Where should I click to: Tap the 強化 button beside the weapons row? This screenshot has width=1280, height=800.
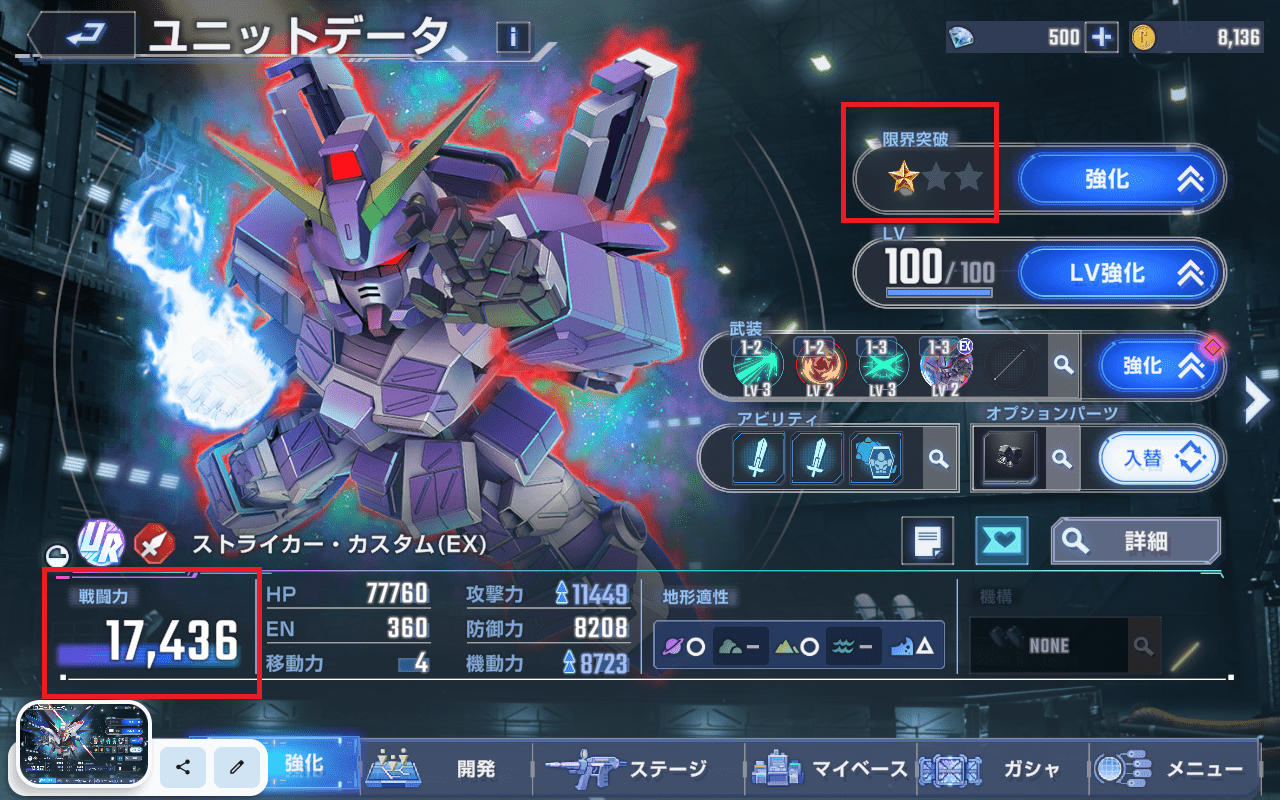[x=1160, y=366]
